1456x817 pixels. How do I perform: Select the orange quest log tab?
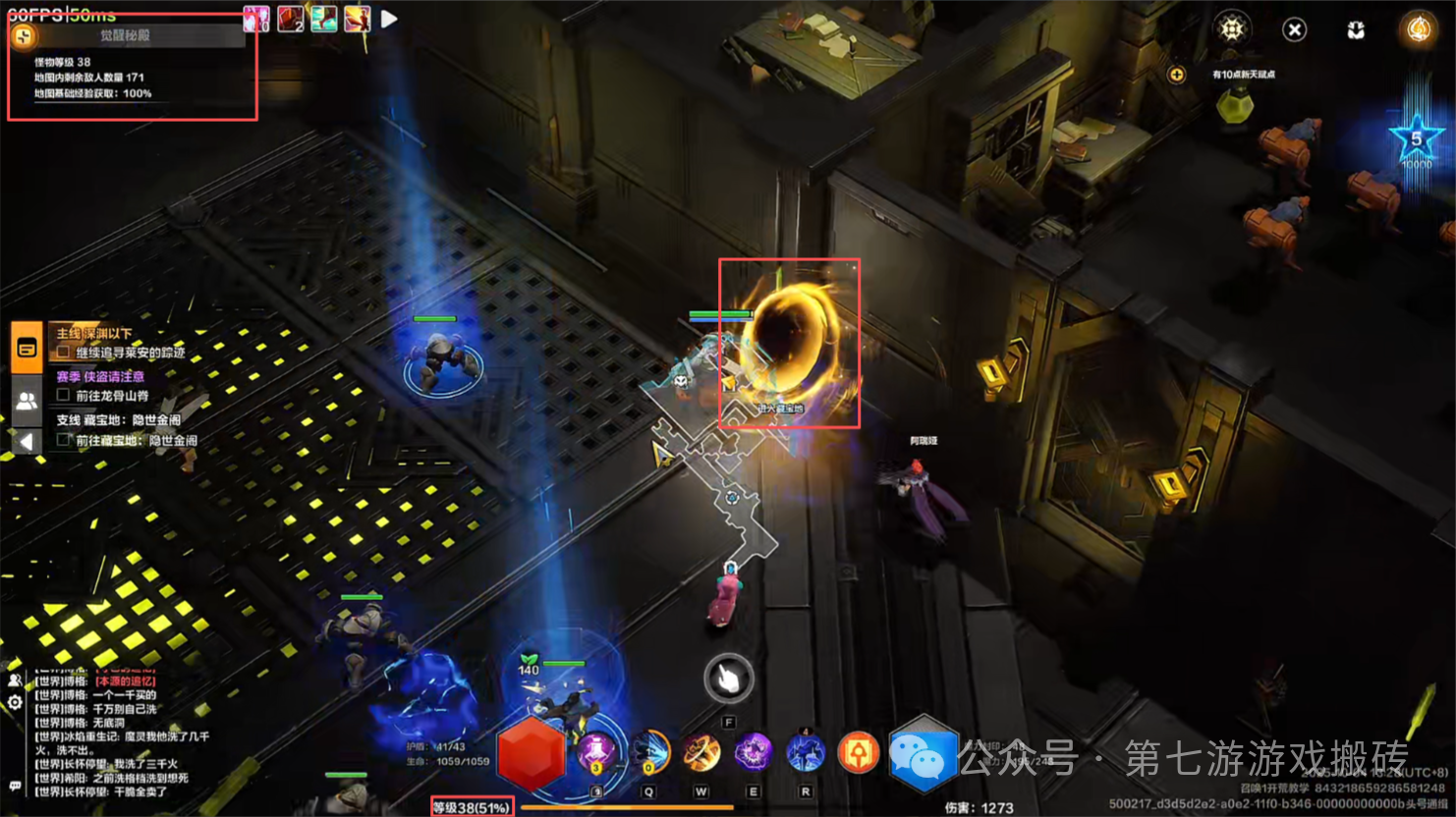click(x=27, y=347)
